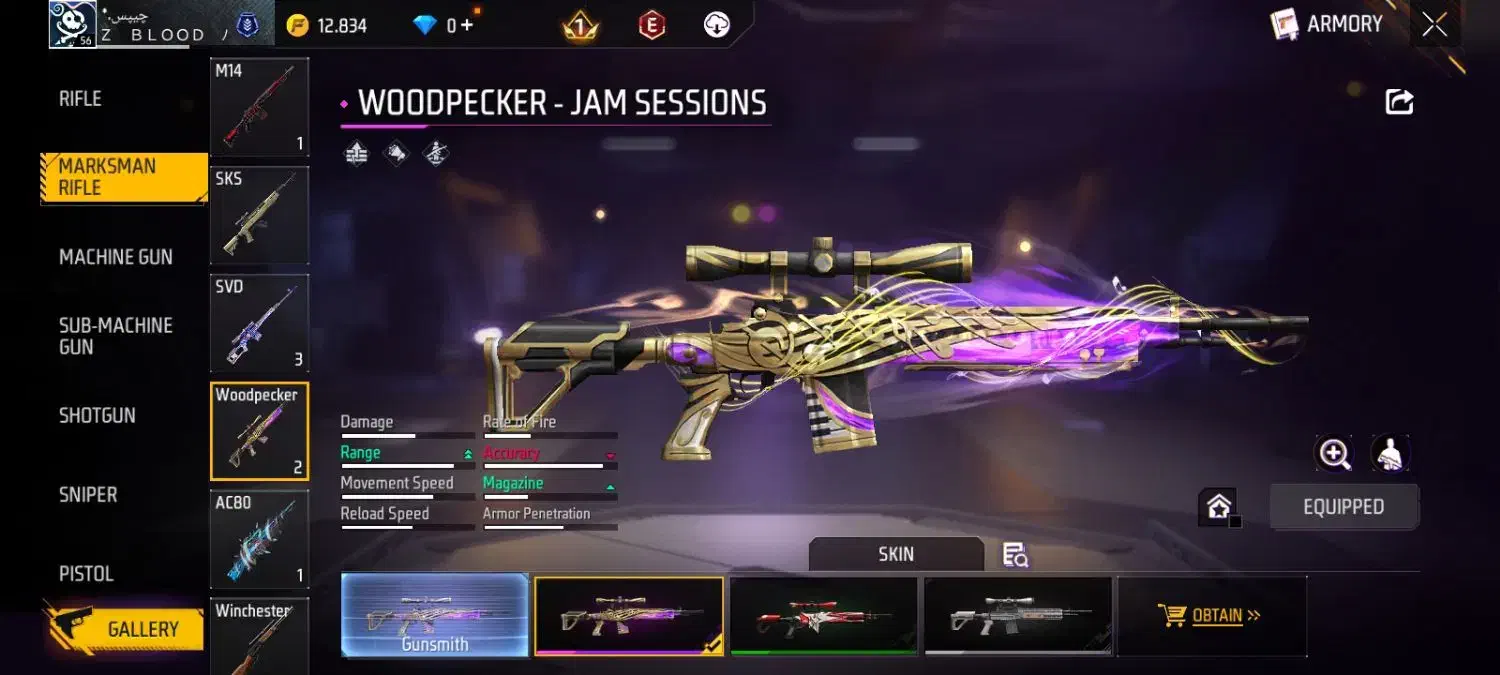Show the Pistol category
Screen dimensions: 1500x675
coord(86,574)
